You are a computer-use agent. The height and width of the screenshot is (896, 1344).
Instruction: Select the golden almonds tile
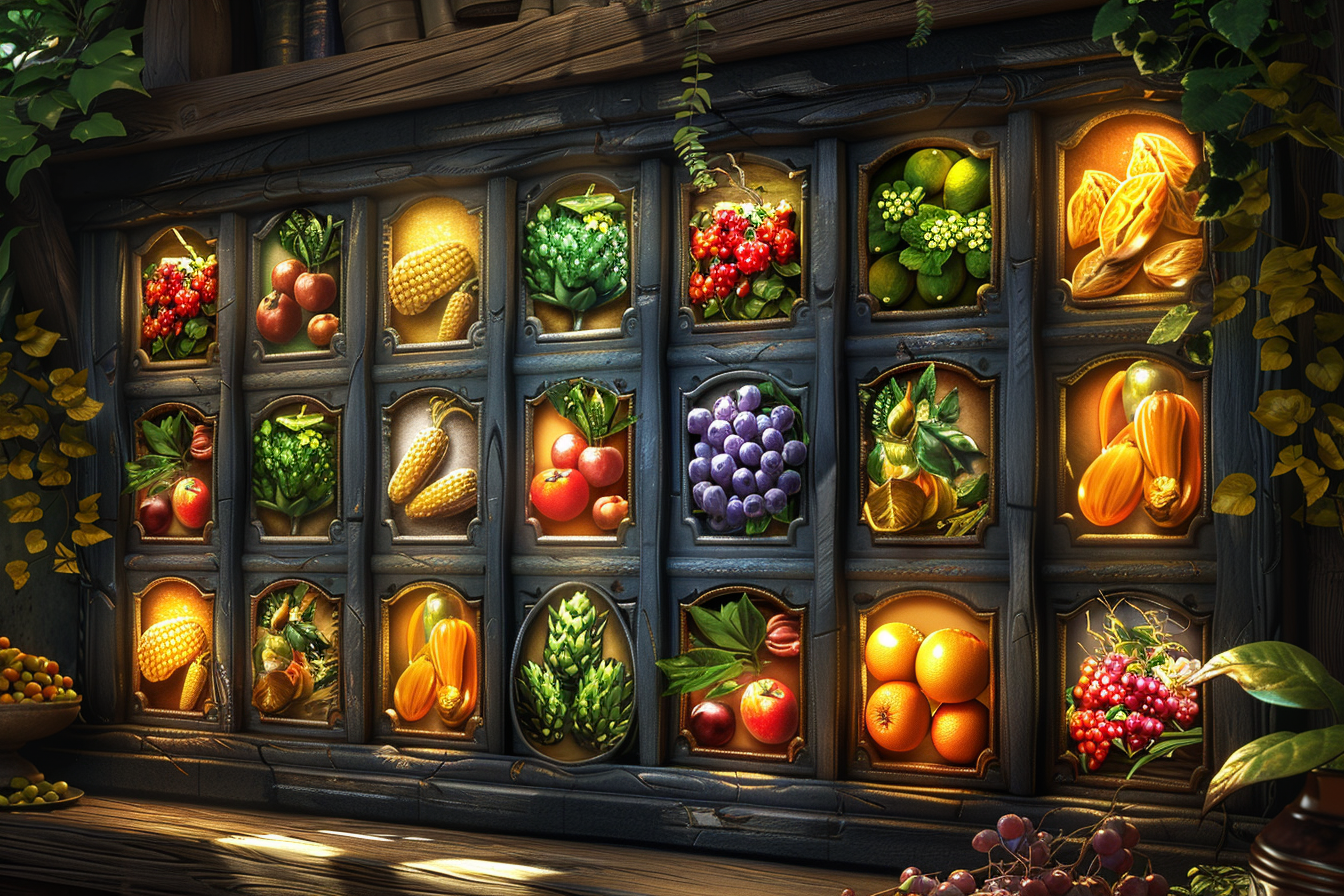(1133, 215)
